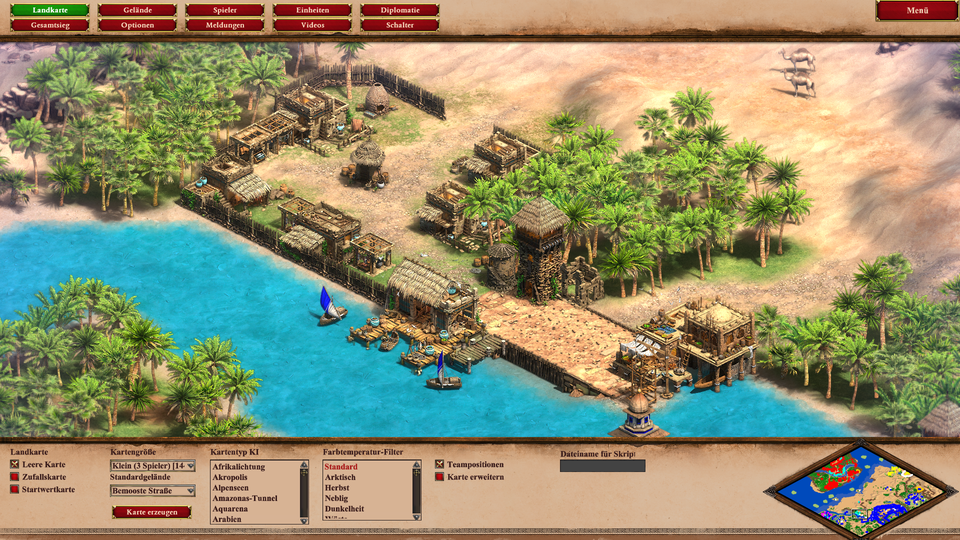
Task: Choose the Startwertkarte option
Action: point(15,489)
